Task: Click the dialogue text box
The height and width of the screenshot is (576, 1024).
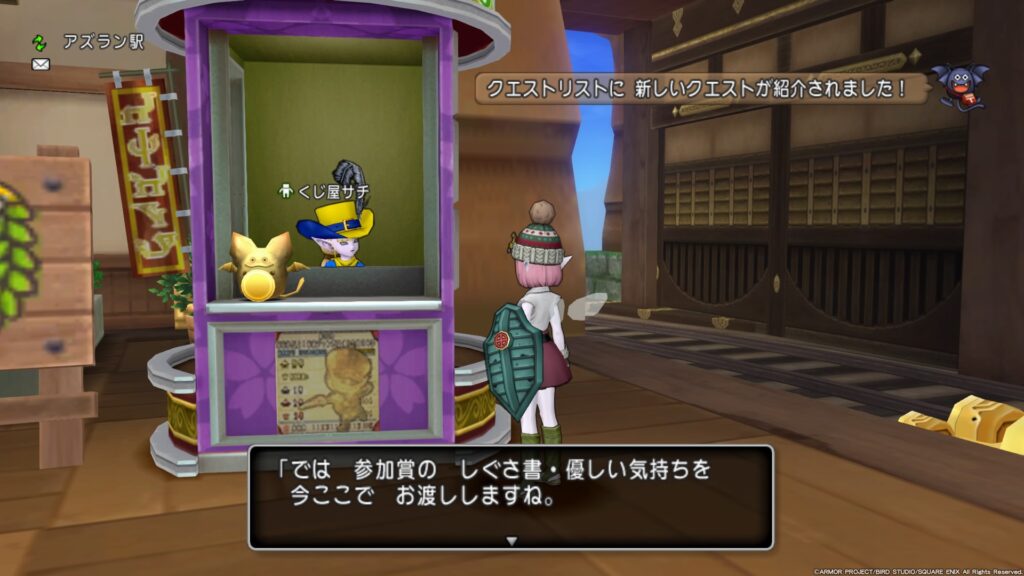Action: pyautogui.click(x=511, y=496)
